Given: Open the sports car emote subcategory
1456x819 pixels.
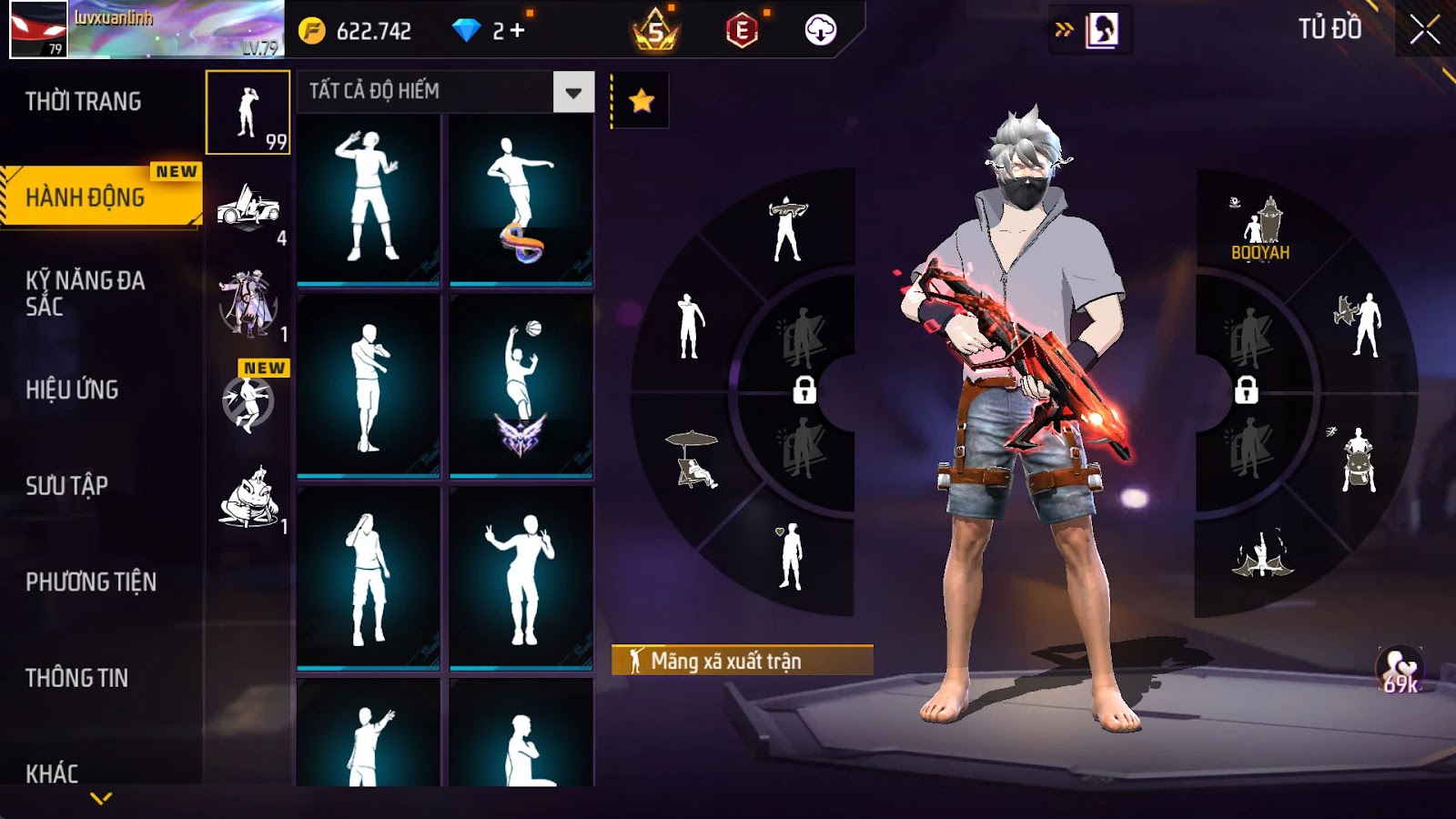Looking at the screenshot, I should pyautogui.click(x=248, y=210).
